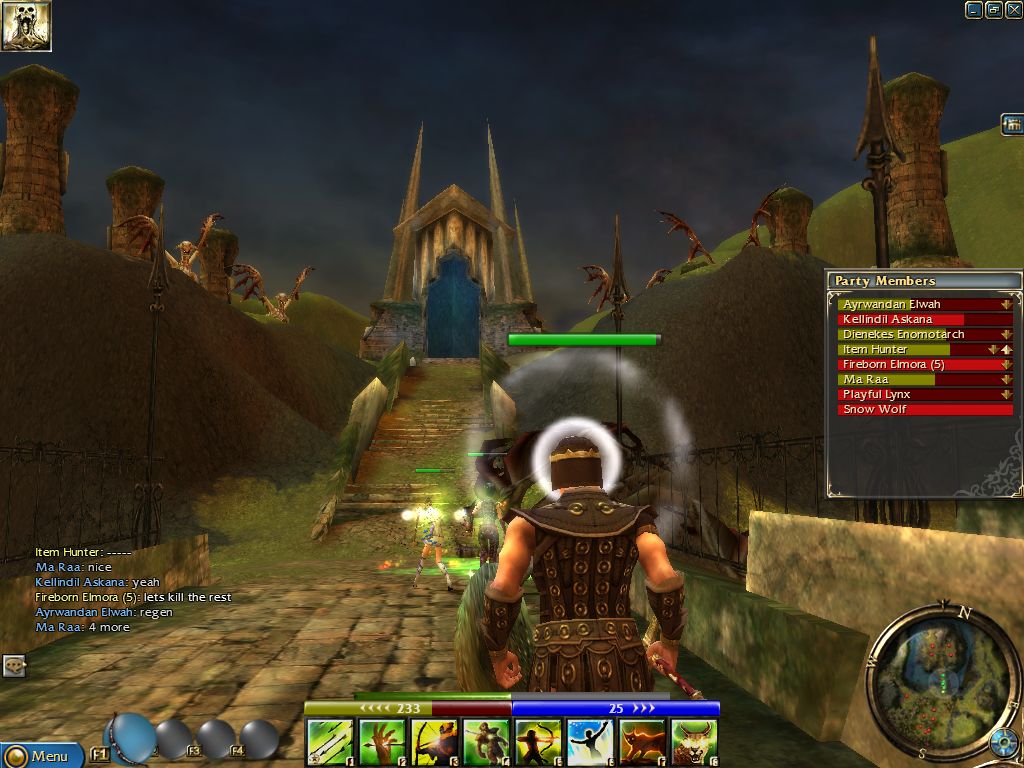Close the game window
1024x768 pixels.
click(1012, 10)
